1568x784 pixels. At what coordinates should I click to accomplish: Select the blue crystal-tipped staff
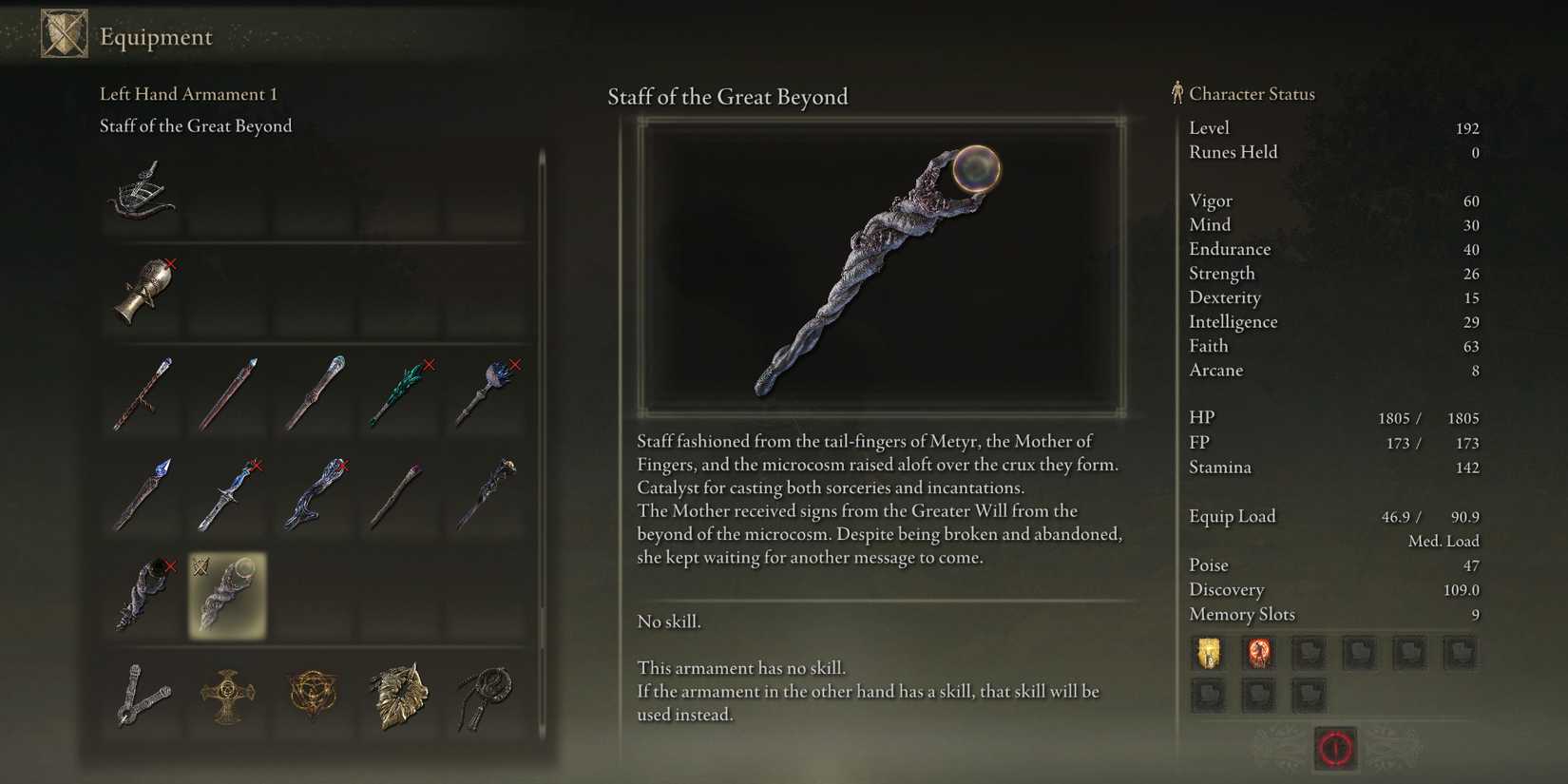(x=143, y=491)
